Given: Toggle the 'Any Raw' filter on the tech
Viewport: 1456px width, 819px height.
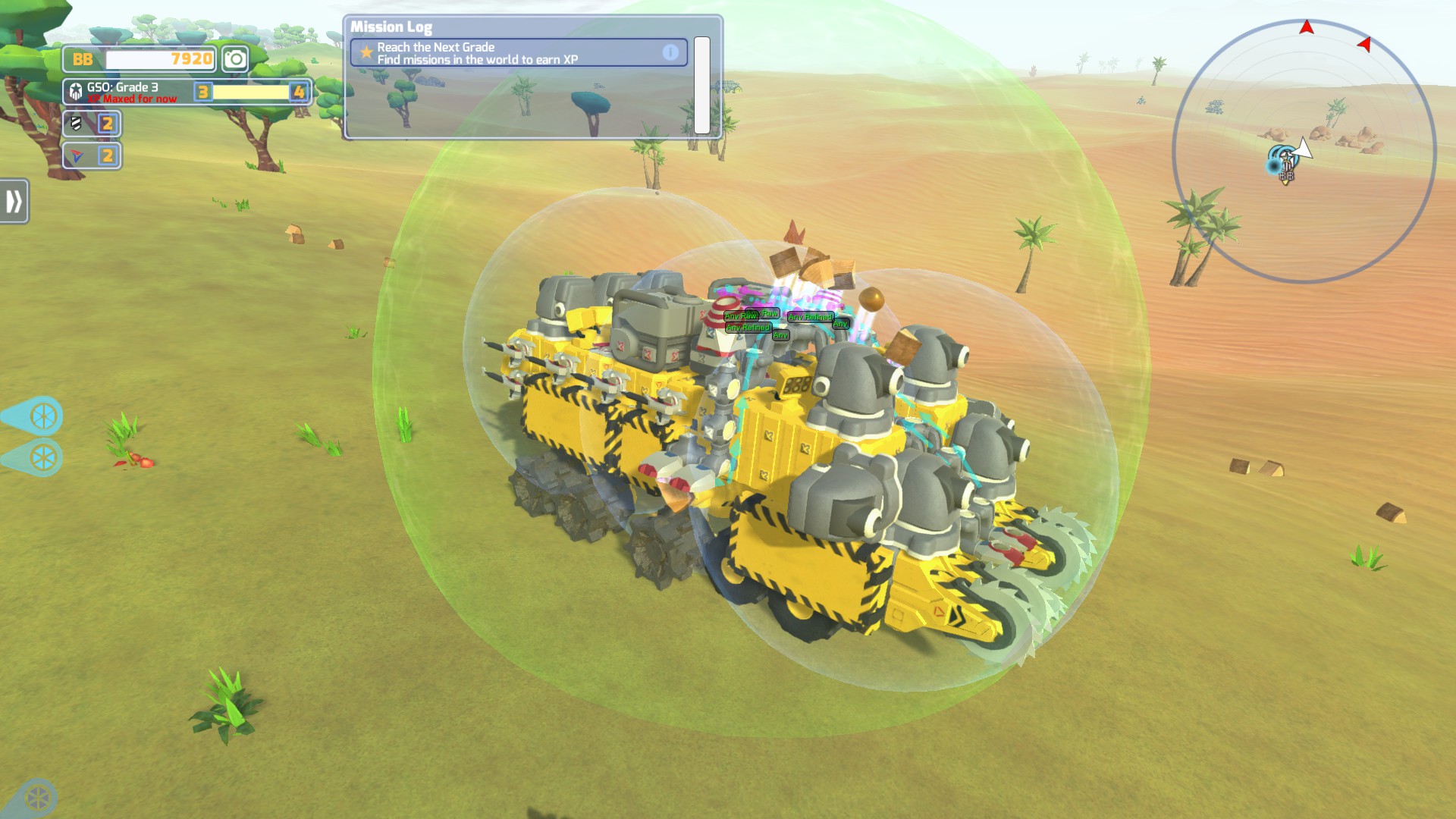Looking at the screenshot, I should coord(739,315).
